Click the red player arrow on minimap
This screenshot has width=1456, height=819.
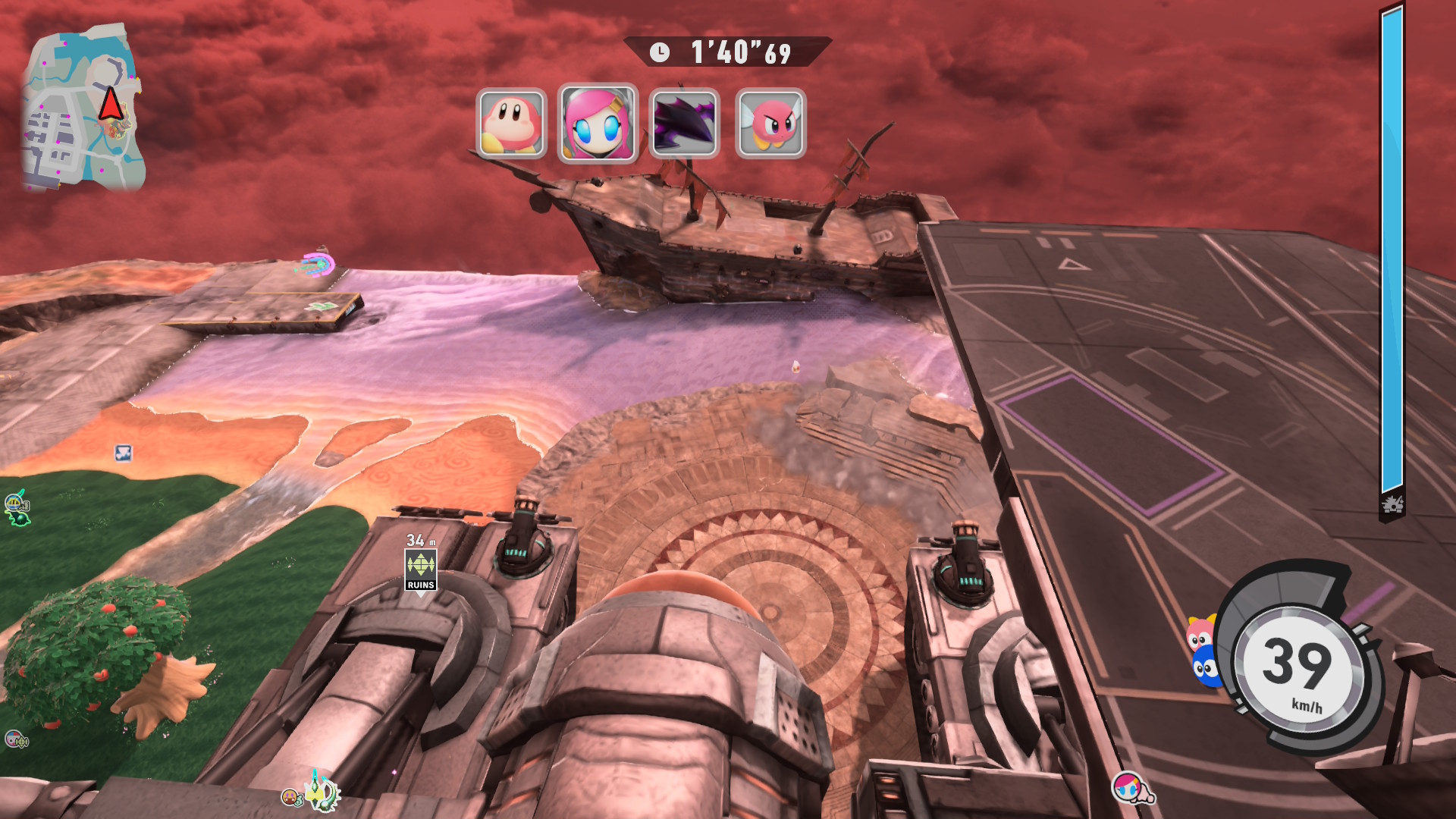coord(111,104)
